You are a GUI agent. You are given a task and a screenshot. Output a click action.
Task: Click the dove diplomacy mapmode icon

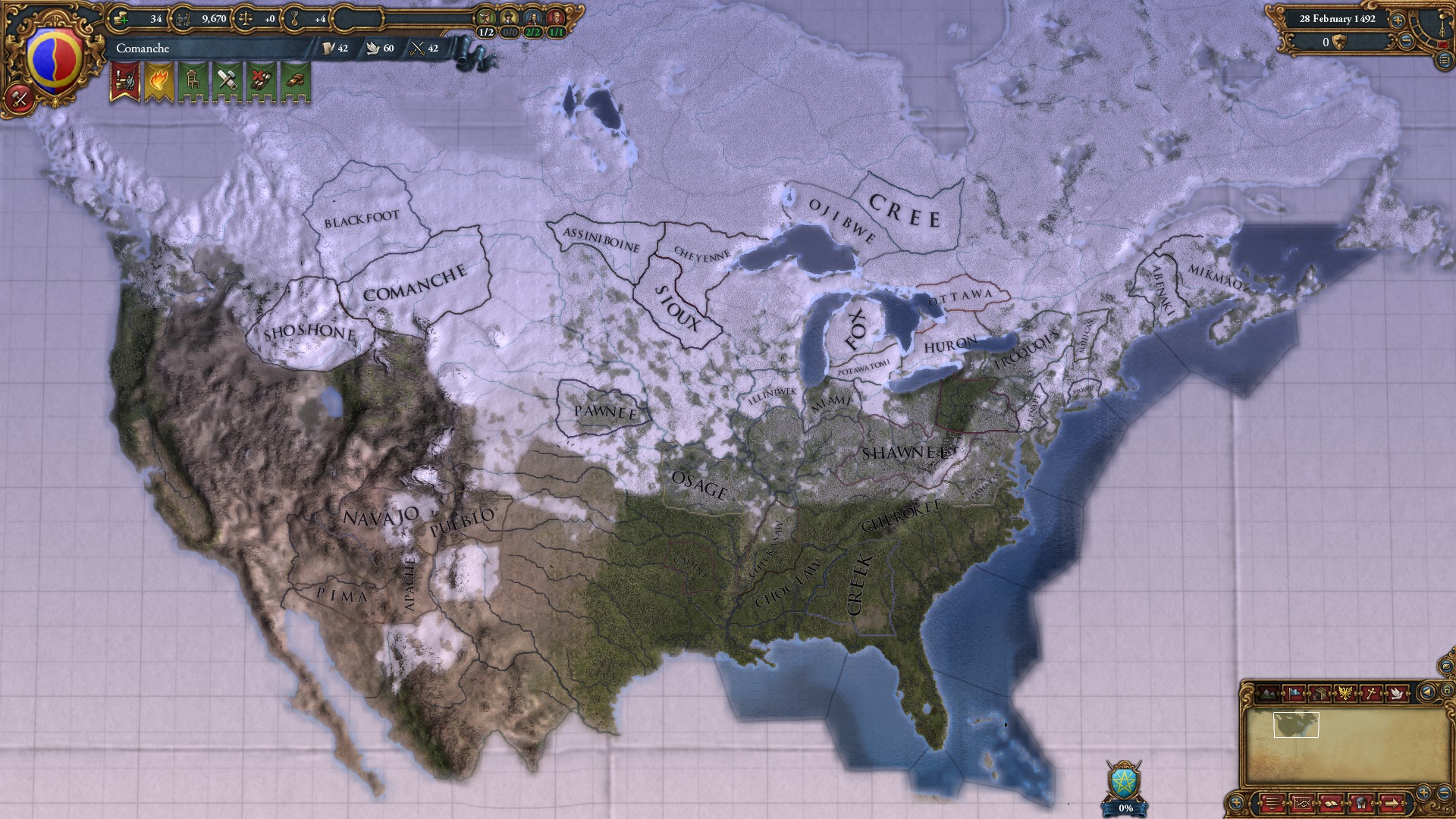tap(1398, 693)
